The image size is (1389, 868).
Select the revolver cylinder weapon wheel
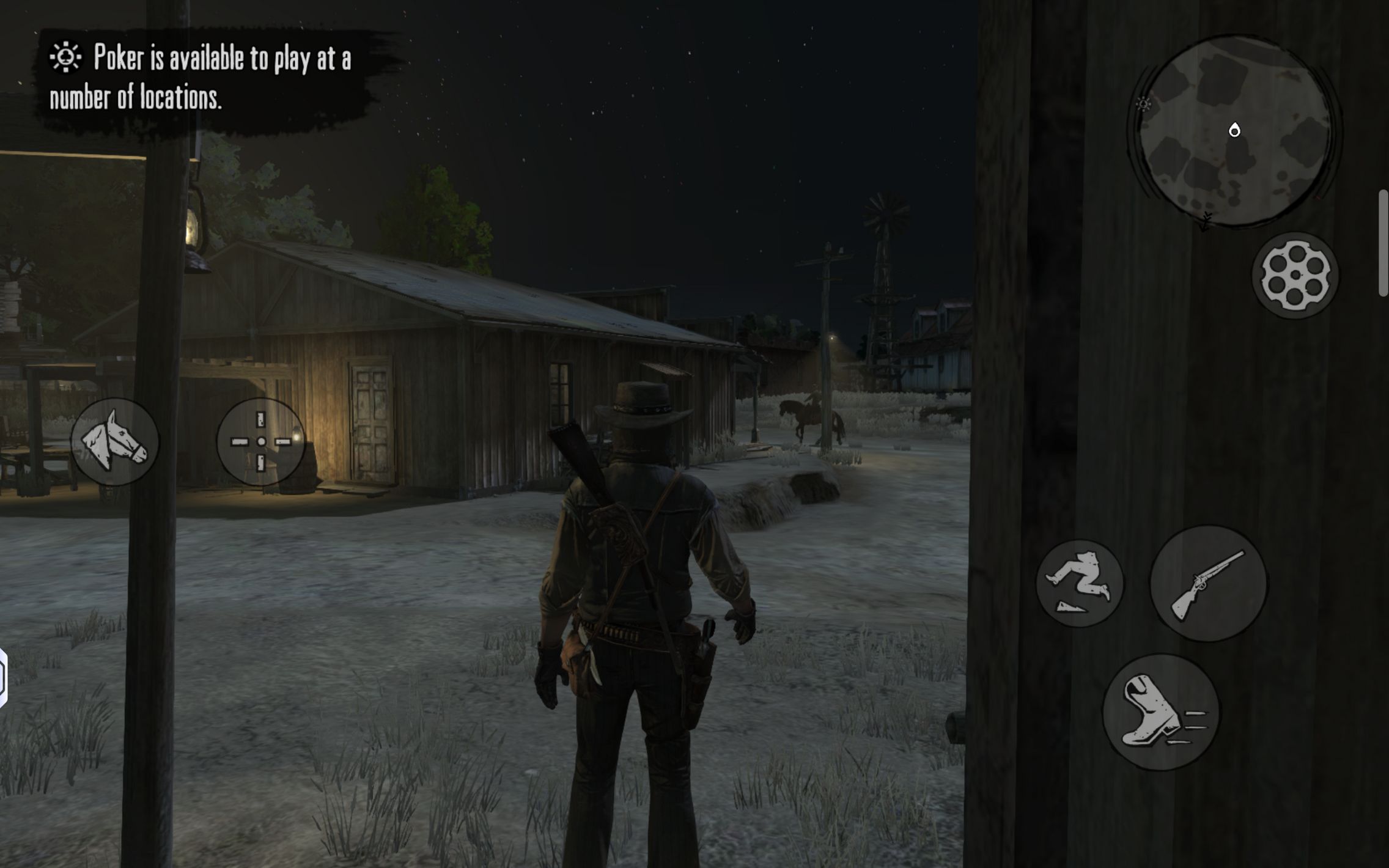pyautogui.click(x=1295, y=275)
